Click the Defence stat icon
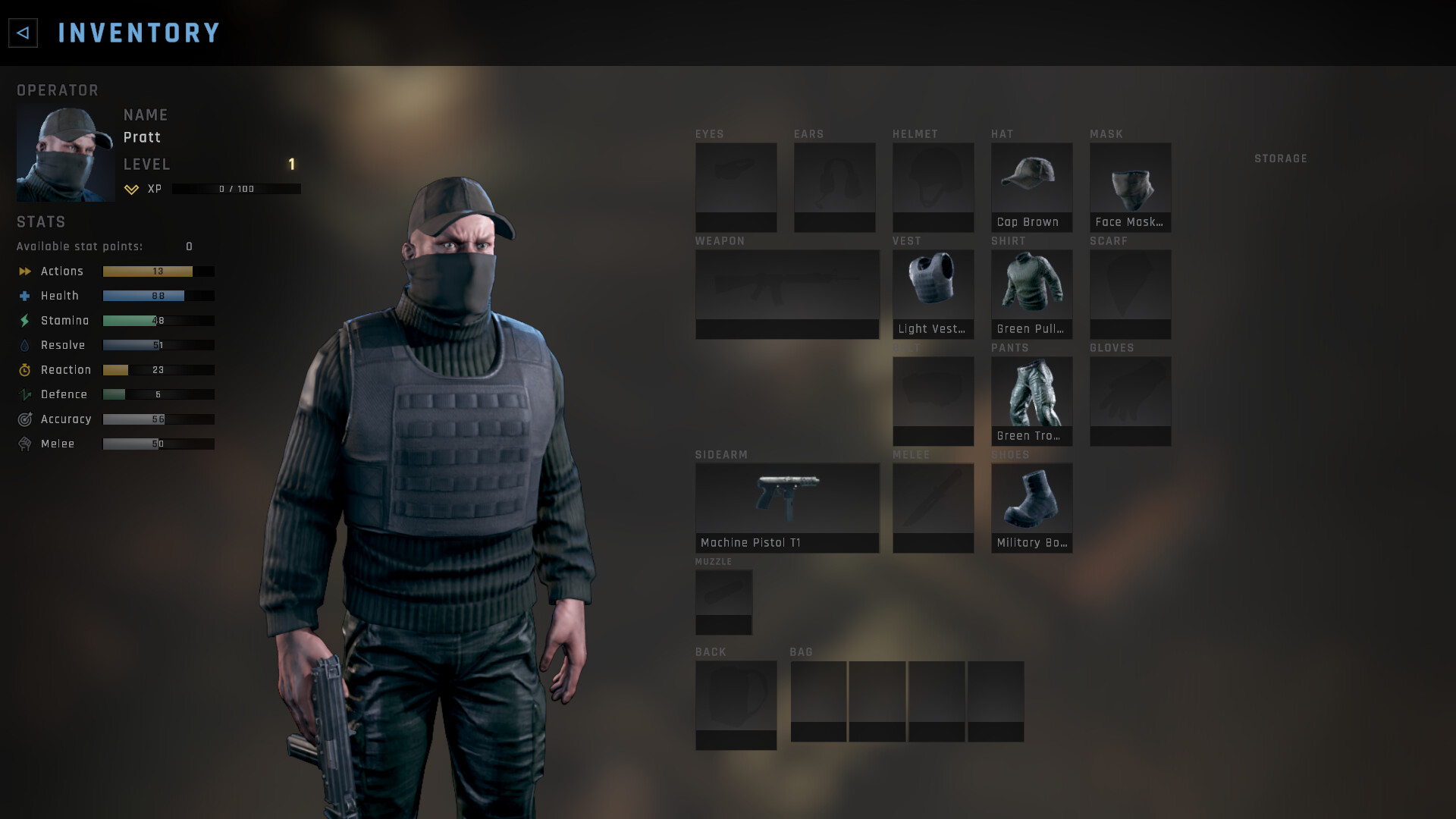The image size is (1456, 819). 24,394
